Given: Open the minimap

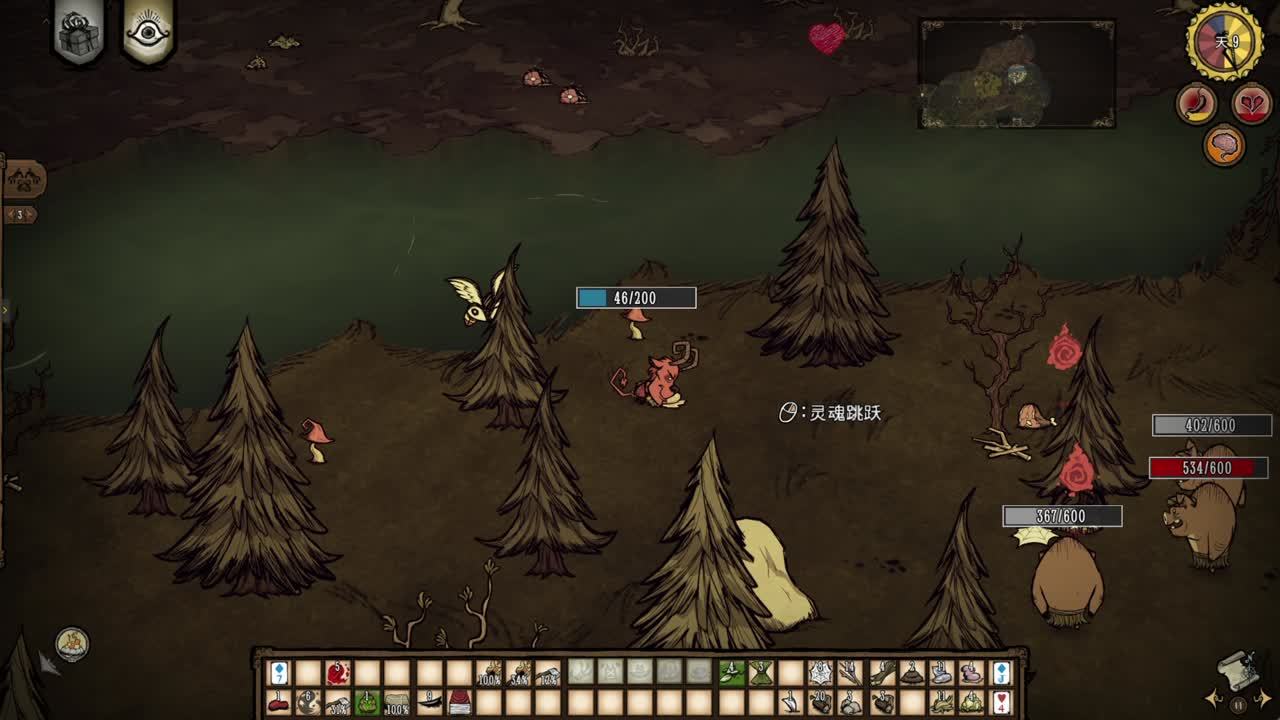Looking at the screenshot, I should pos(1016,75).
